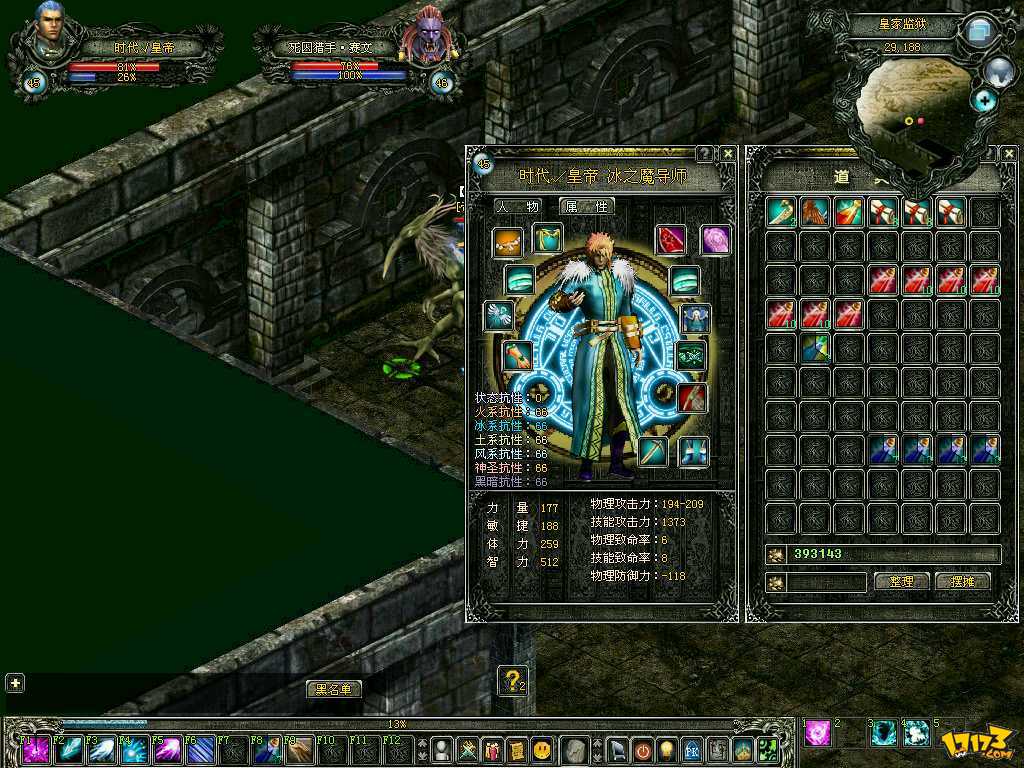1024x768 pixels.
Task: Select the equipped boots slot
Action: pyautogui.click(x=693, y=452)
